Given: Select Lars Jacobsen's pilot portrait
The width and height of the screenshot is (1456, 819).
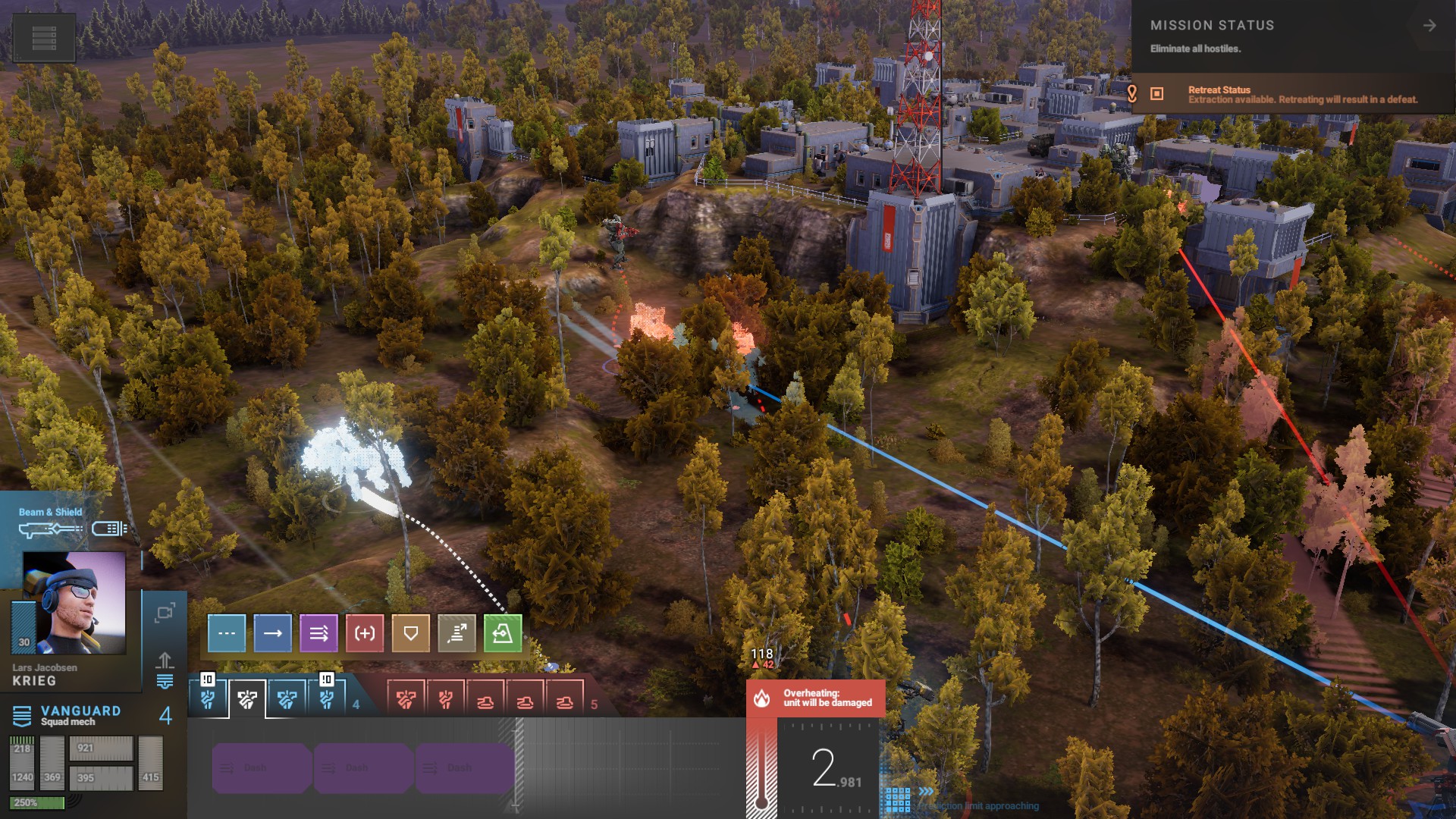Looking at the screenshot, I should [74, 603].
